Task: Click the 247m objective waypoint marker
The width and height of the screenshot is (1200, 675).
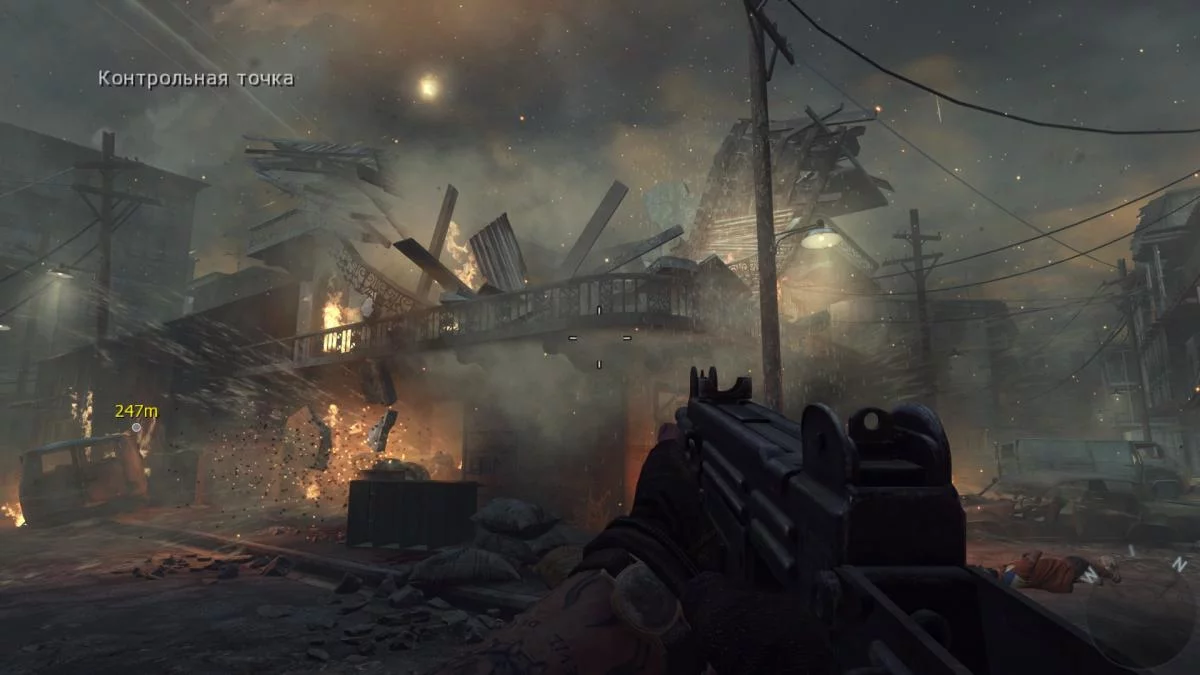Action: pyautogui.click(x=136, y=427)
